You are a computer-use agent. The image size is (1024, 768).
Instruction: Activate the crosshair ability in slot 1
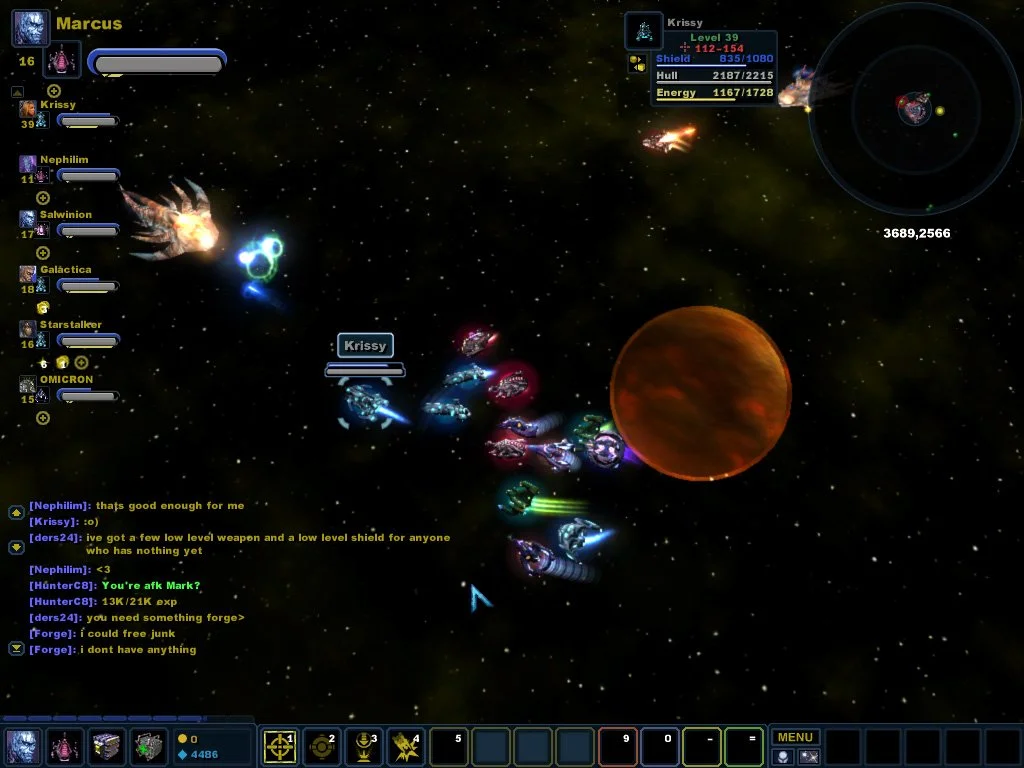(279, 747)
